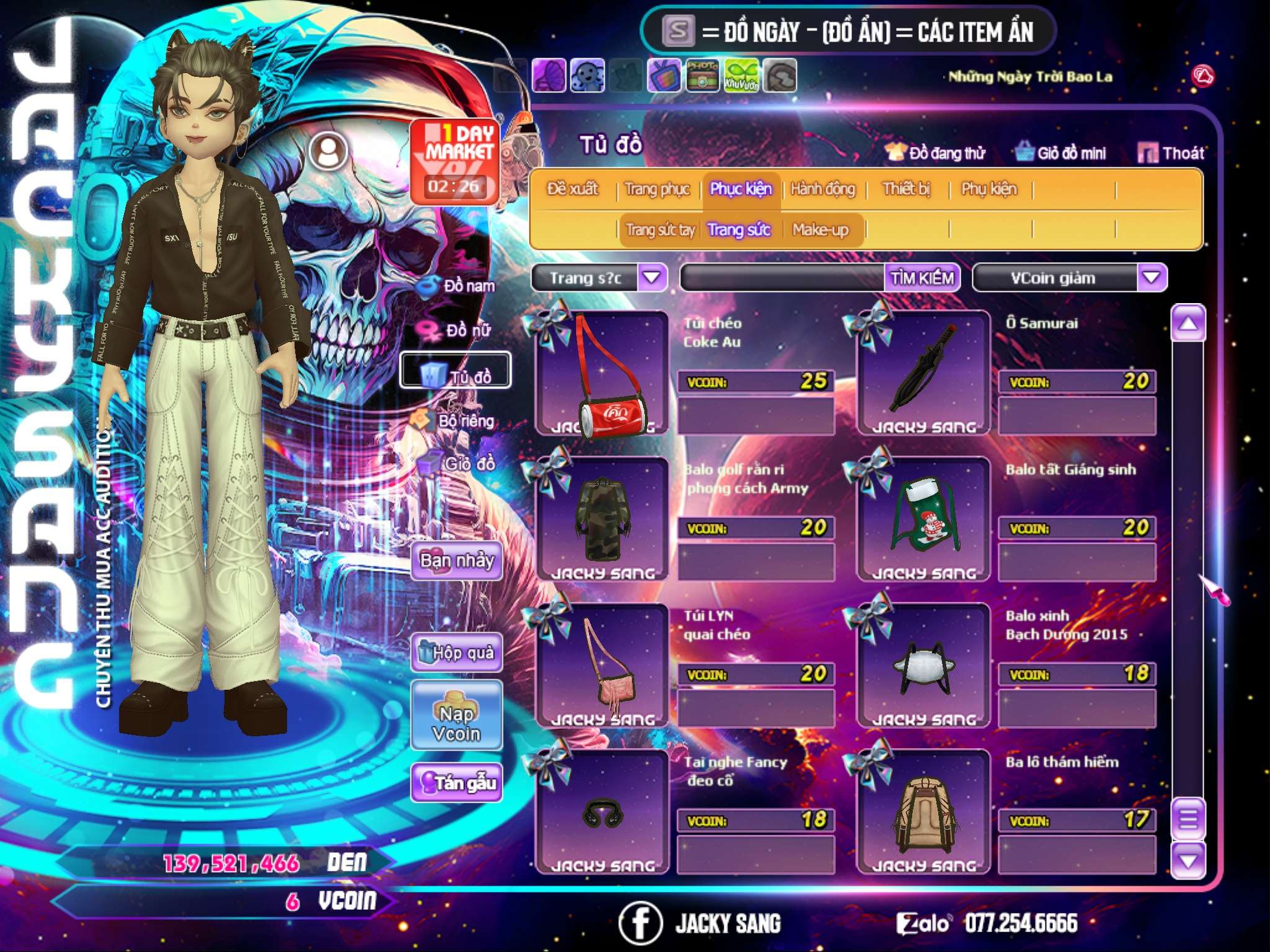This screenshot has height=952, width=1270.
Task: Open Giỏ đồ mini cart
Action: click(x=1061, y=153)
